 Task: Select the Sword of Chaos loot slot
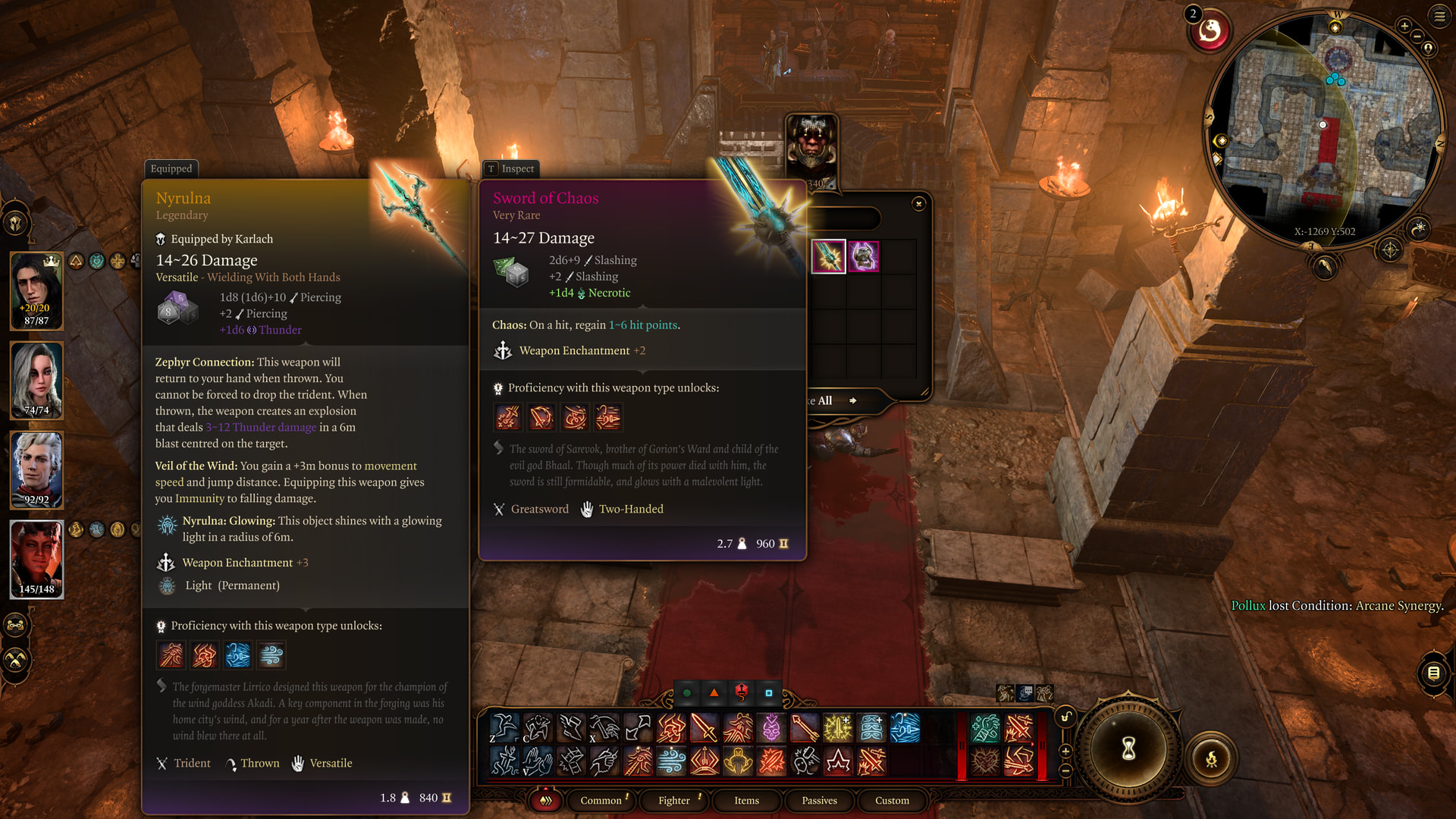pos(828,256)
